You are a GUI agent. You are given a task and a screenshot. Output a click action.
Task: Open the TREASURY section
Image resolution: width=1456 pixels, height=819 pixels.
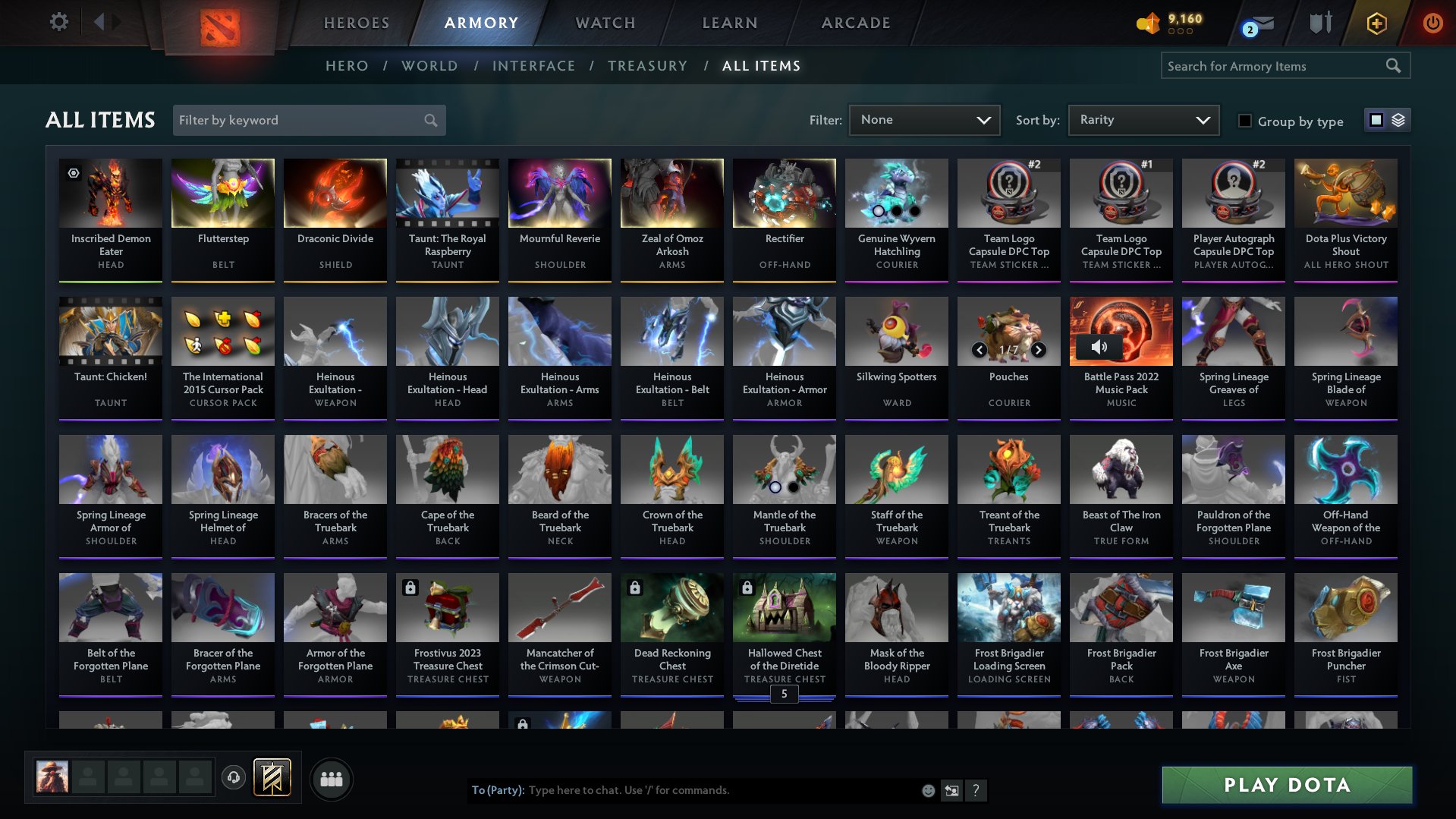[647, 66]
